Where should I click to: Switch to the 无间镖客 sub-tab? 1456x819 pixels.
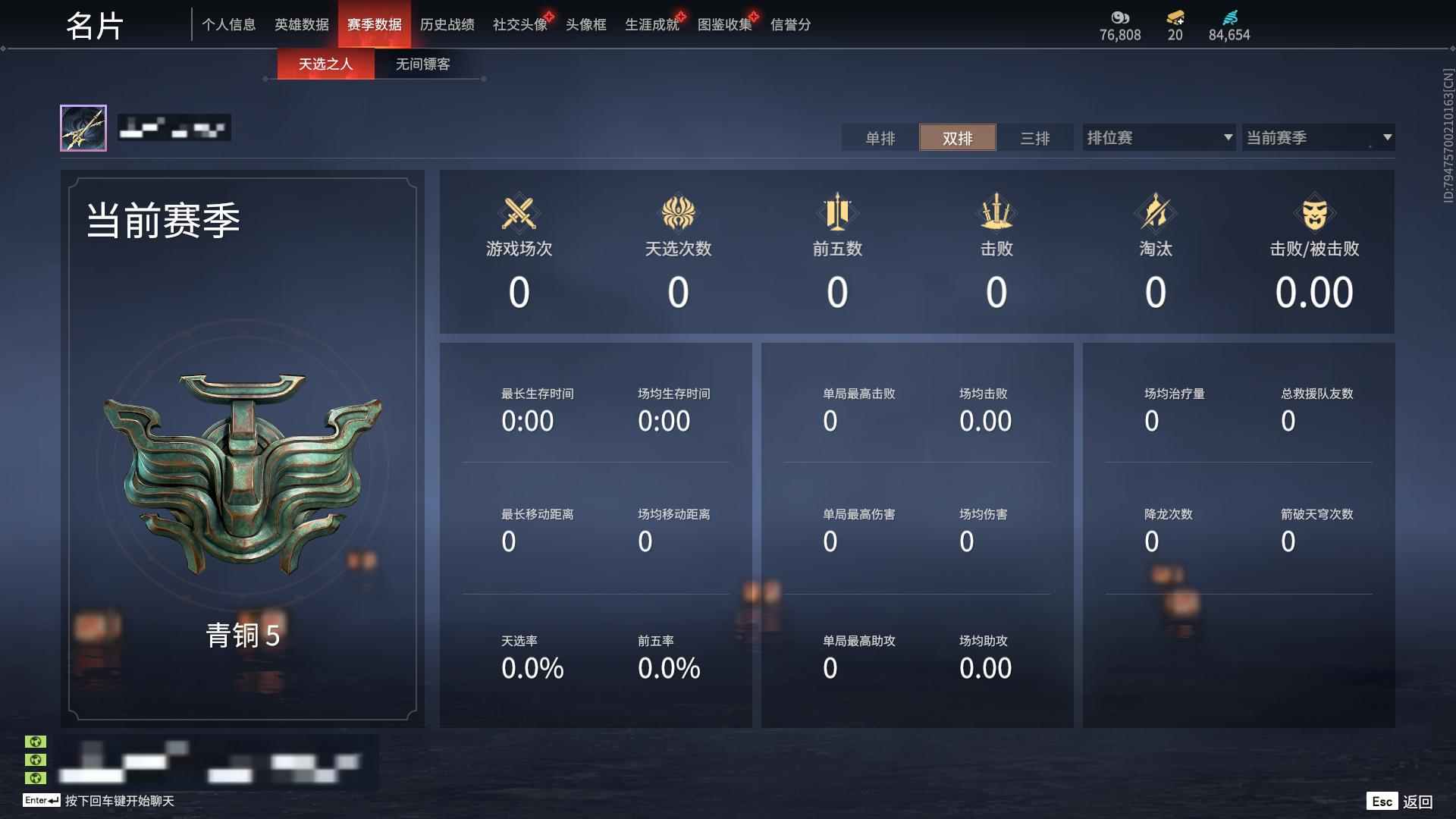click(x=421, y=64)
